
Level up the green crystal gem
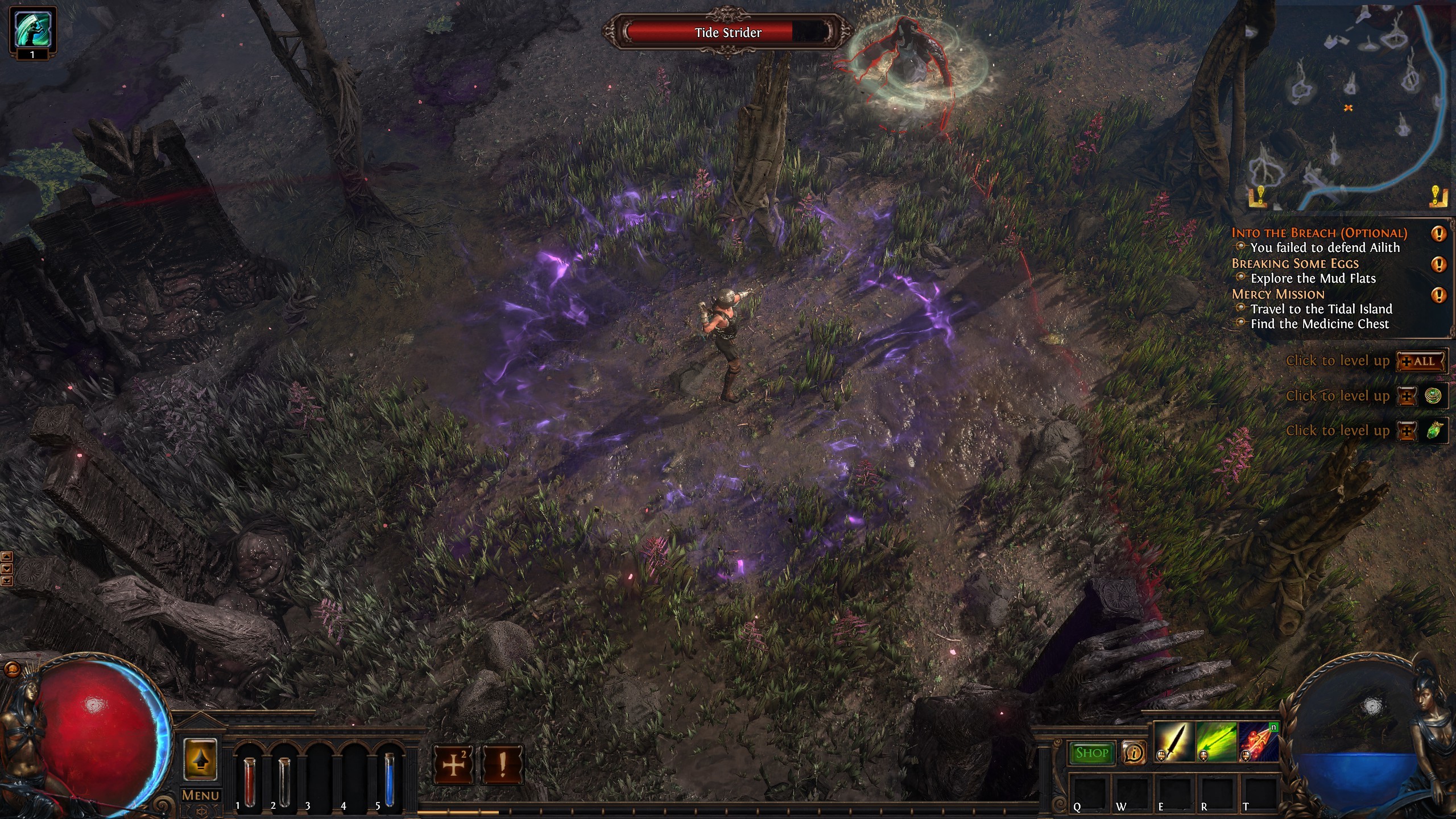pos(1408,431)
